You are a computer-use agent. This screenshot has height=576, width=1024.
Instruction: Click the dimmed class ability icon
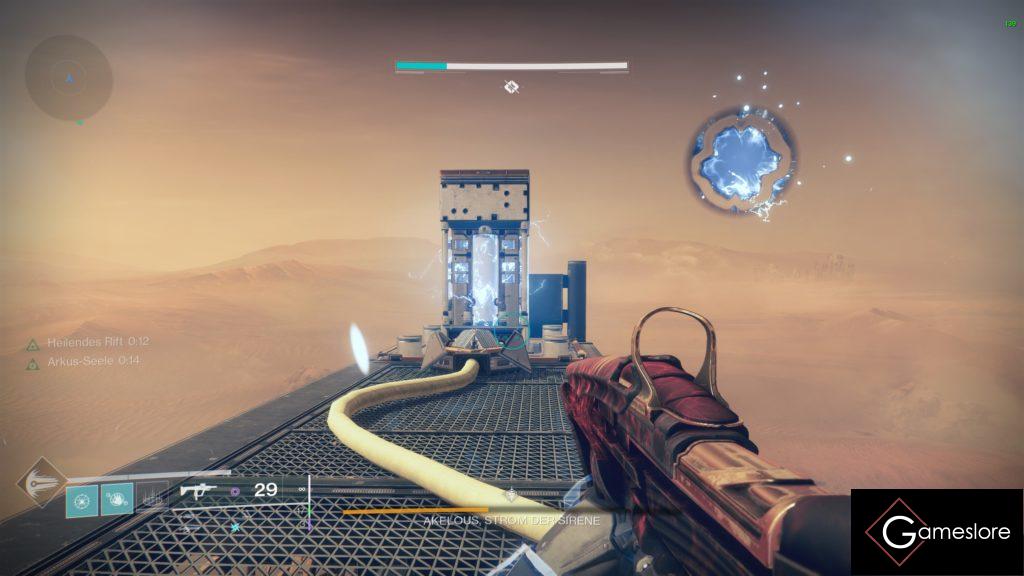click(x=150, y=499)
